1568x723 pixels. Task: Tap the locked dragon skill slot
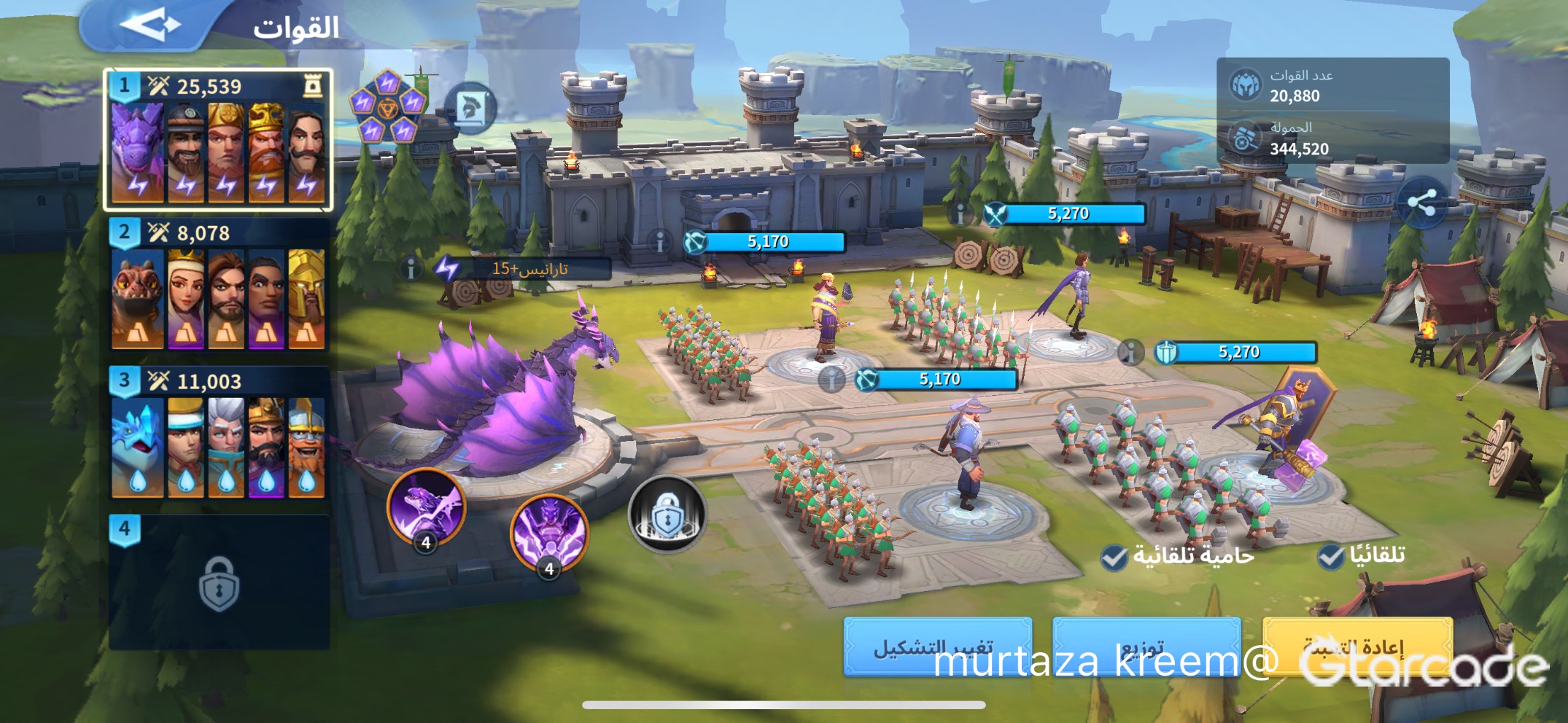(x=667, y=515)
